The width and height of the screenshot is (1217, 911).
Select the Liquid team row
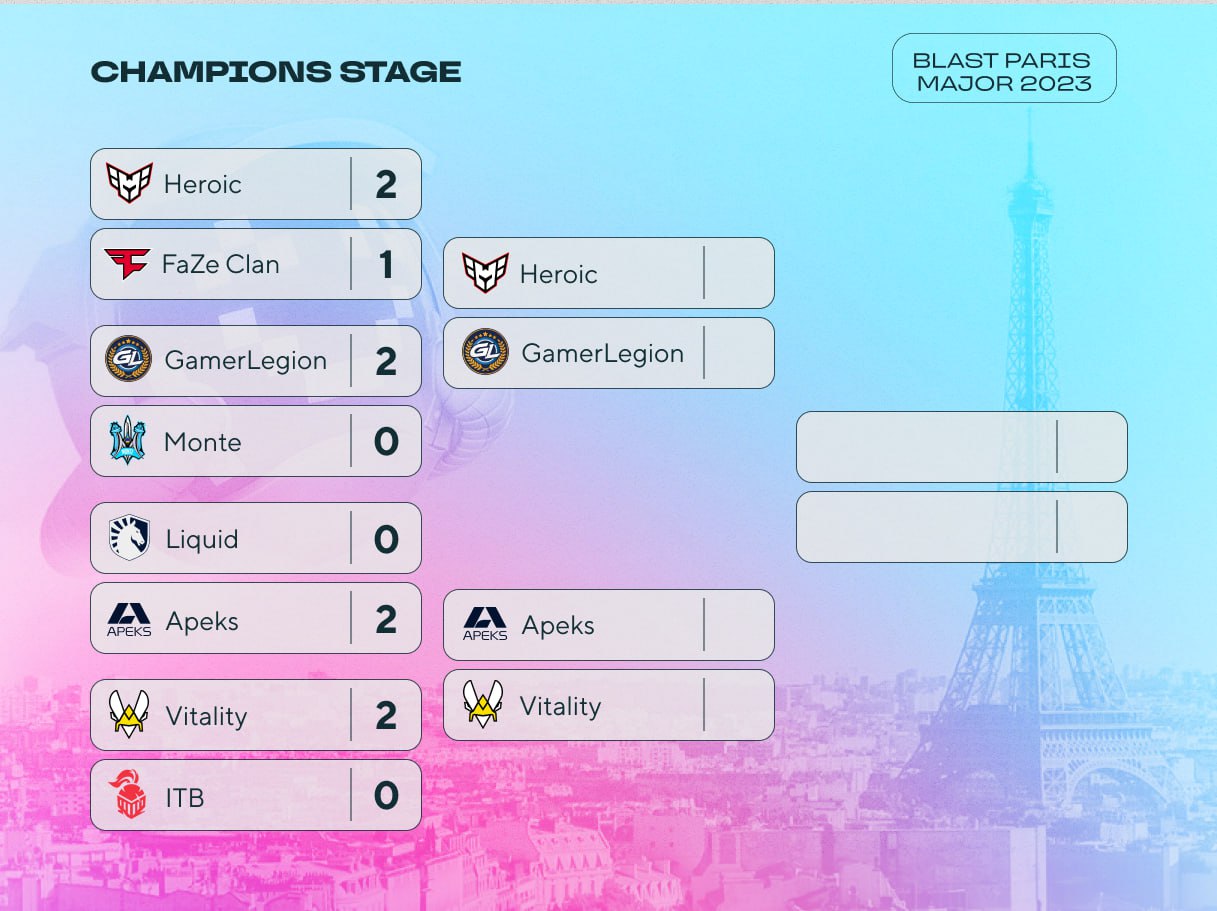pyautogui.click(x=255, y=538)
